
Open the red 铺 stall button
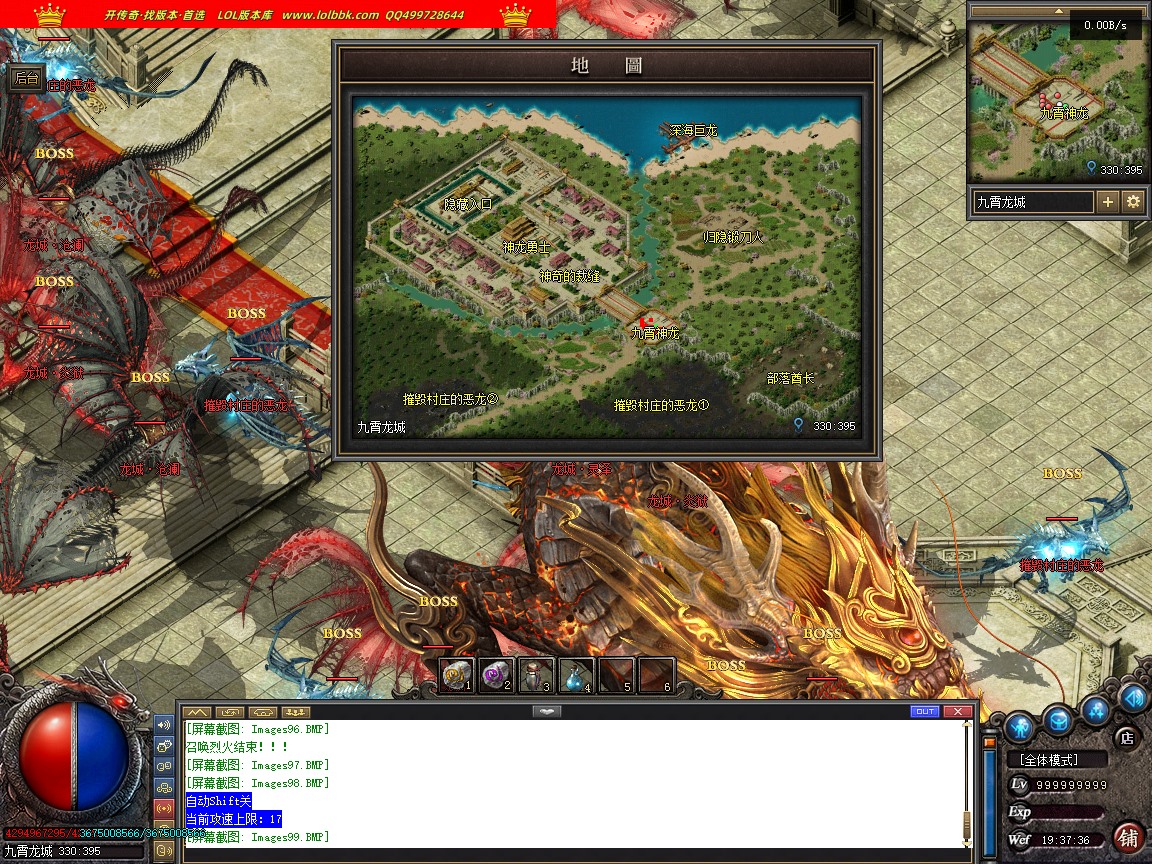pyautogui.click(x=1129, y=838)
